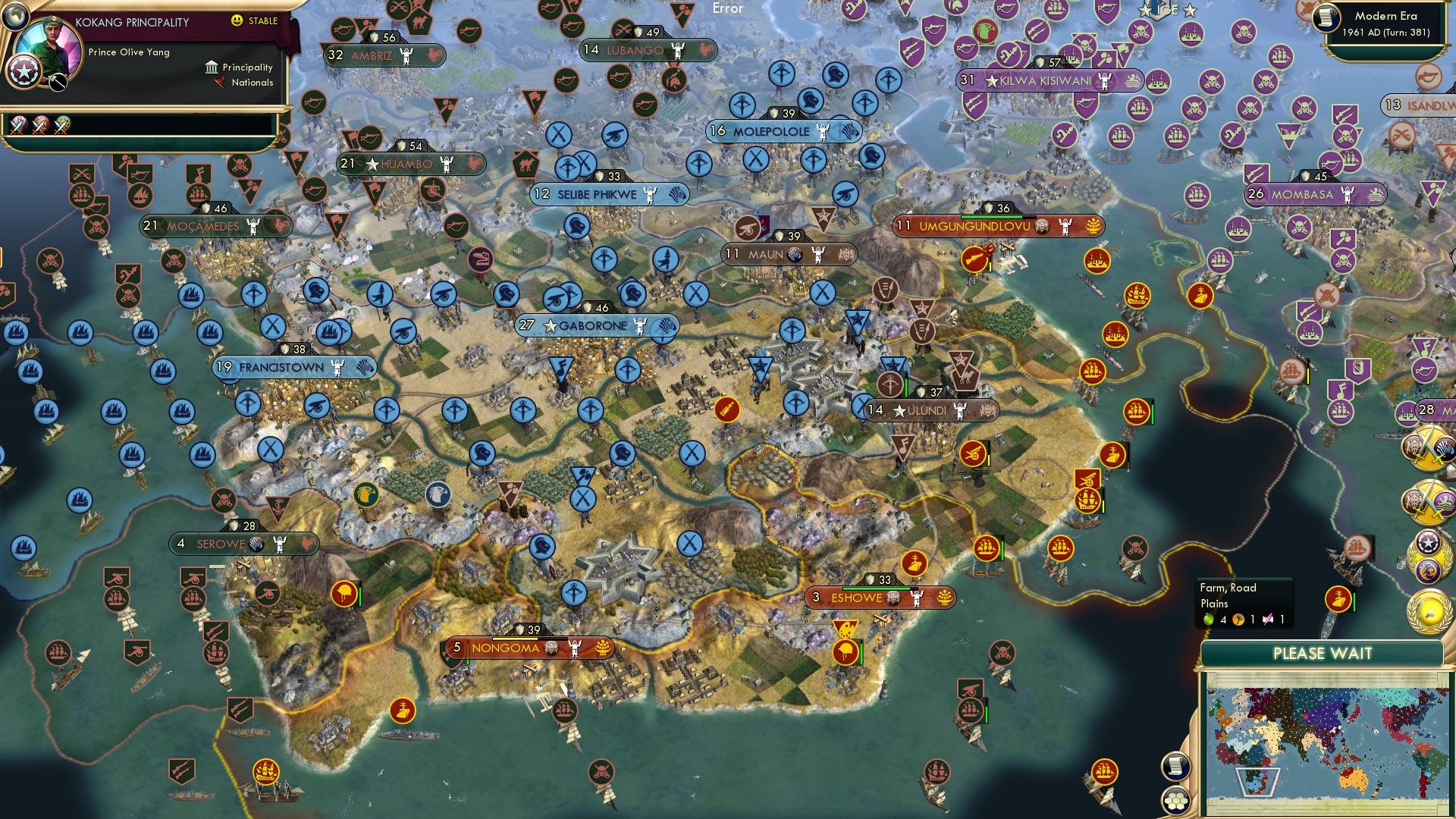The height and width of the screenshot is (819, 1456).
Task: Click the star-emblem notification on the right edge
Action: 1428,543
